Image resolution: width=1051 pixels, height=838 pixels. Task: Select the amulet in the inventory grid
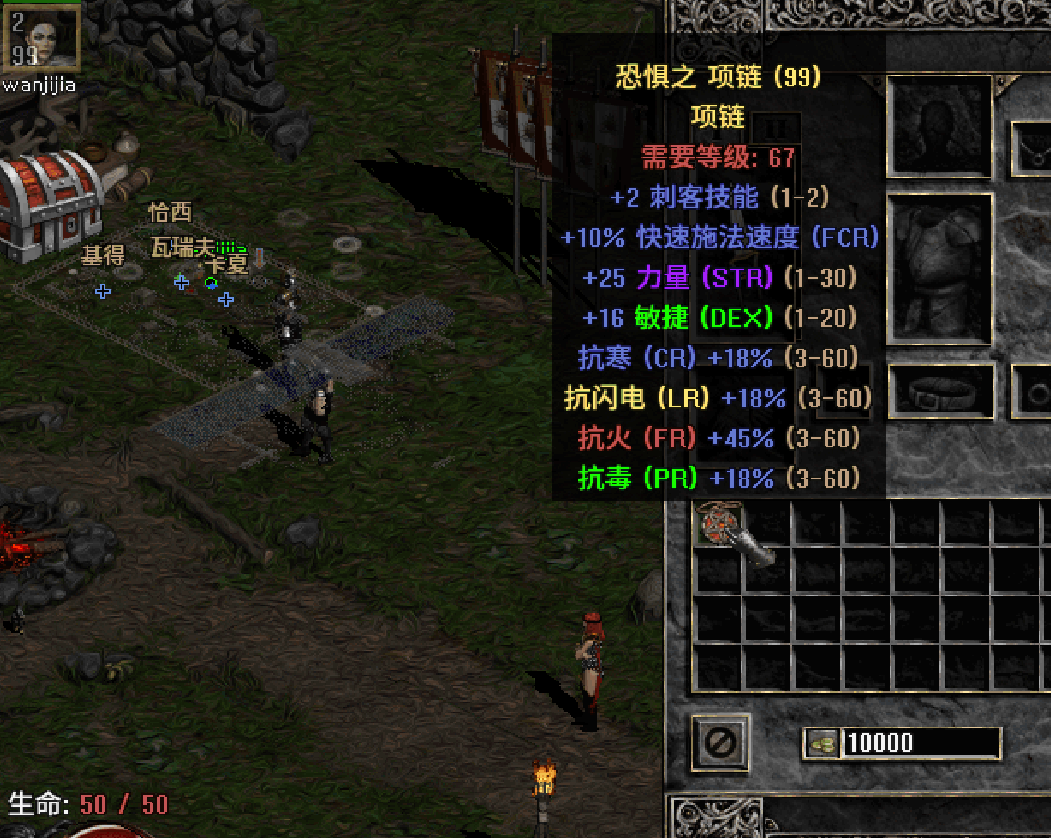[717, 524]
